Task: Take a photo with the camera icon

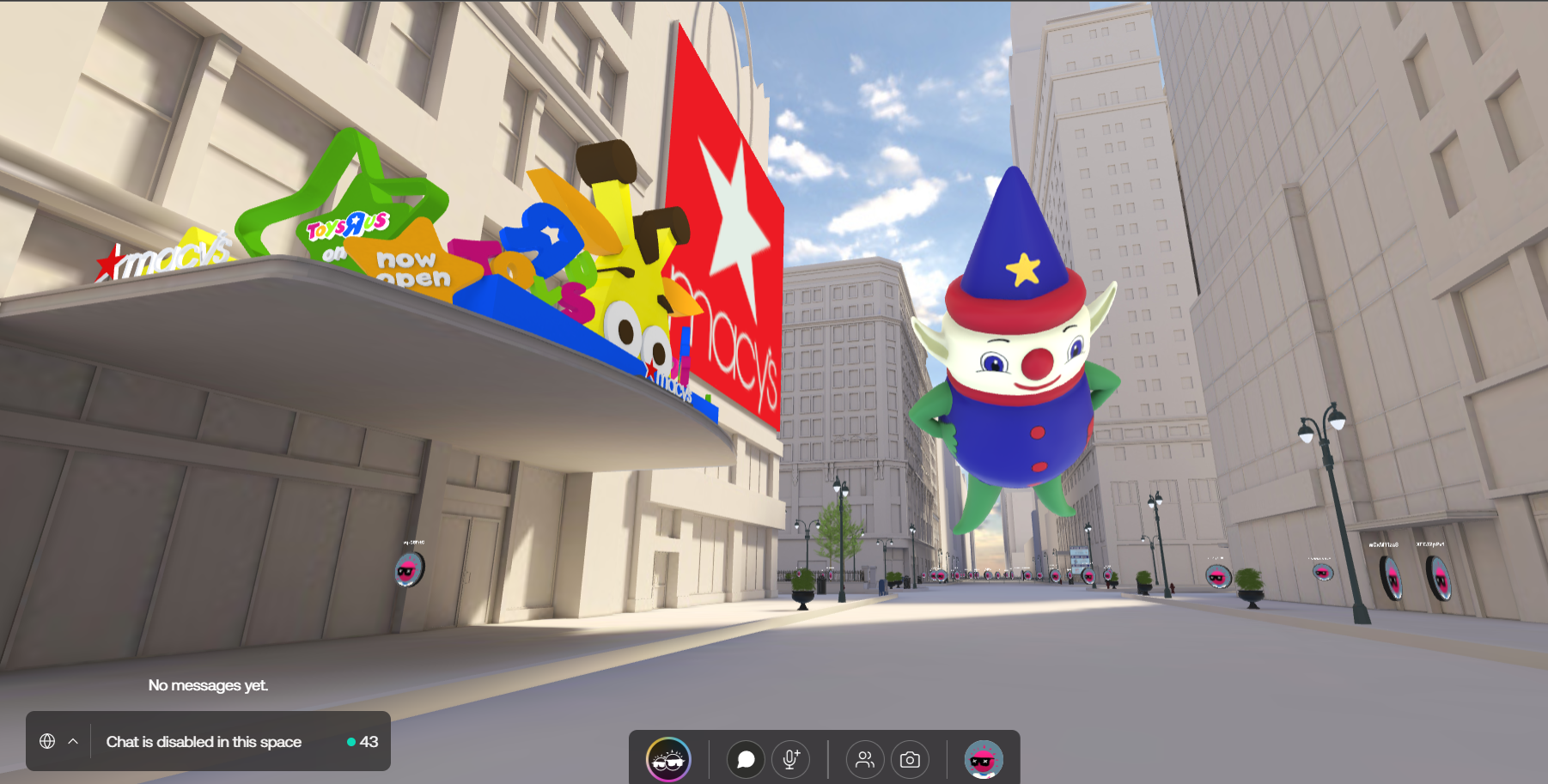Action: (912, 758)
